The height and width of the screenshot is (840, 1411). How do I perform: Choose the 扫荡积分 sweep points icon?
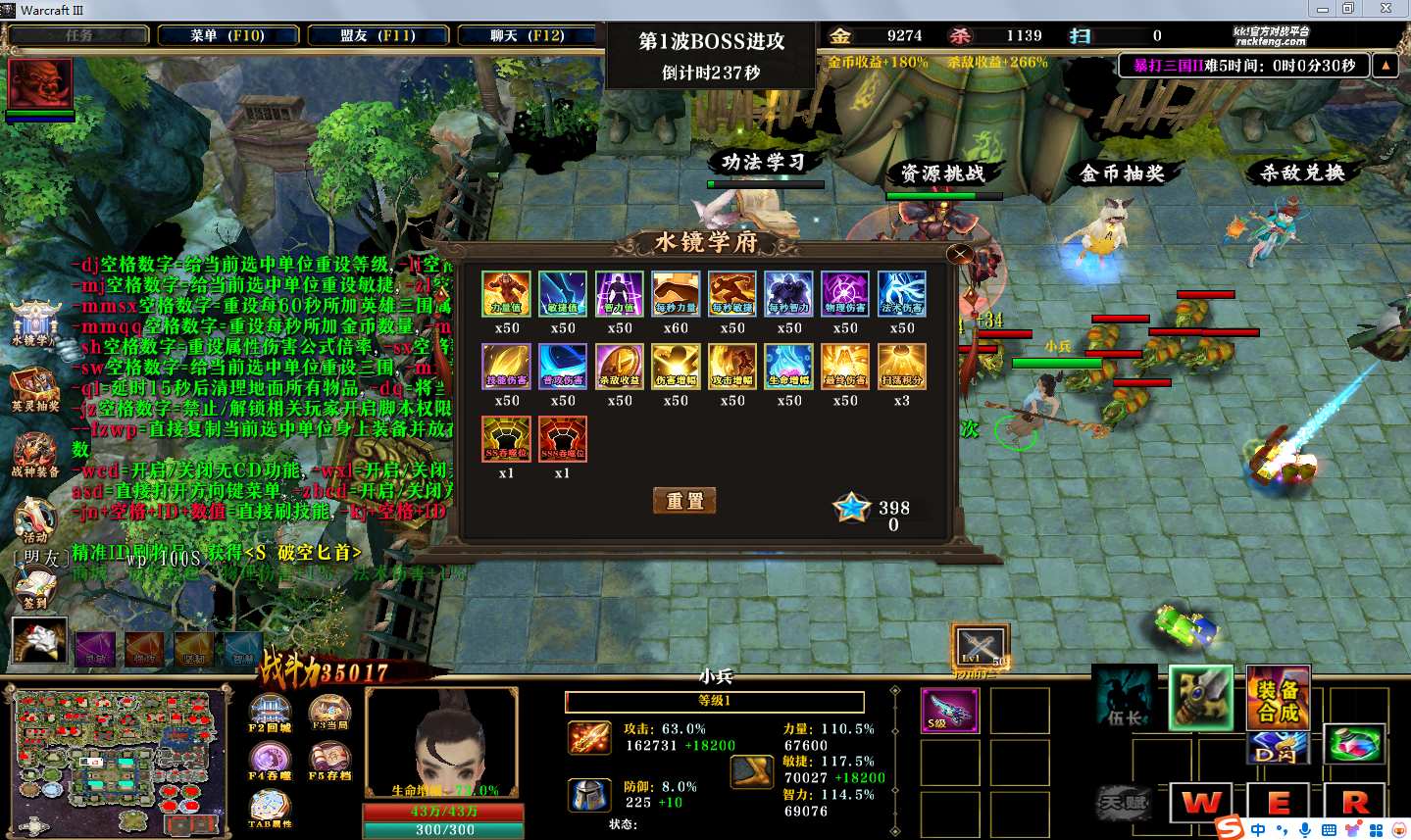click(x=902, y=367)
